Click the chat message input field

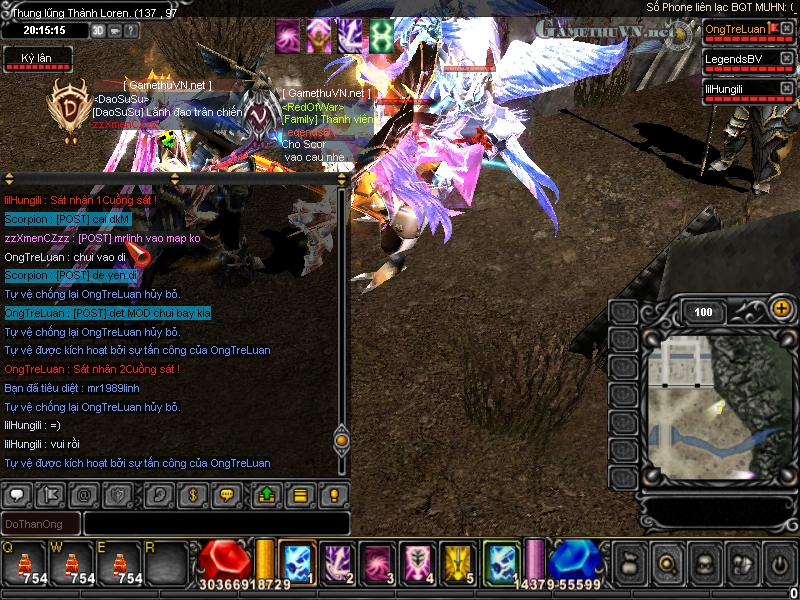(x=216, y=523)
